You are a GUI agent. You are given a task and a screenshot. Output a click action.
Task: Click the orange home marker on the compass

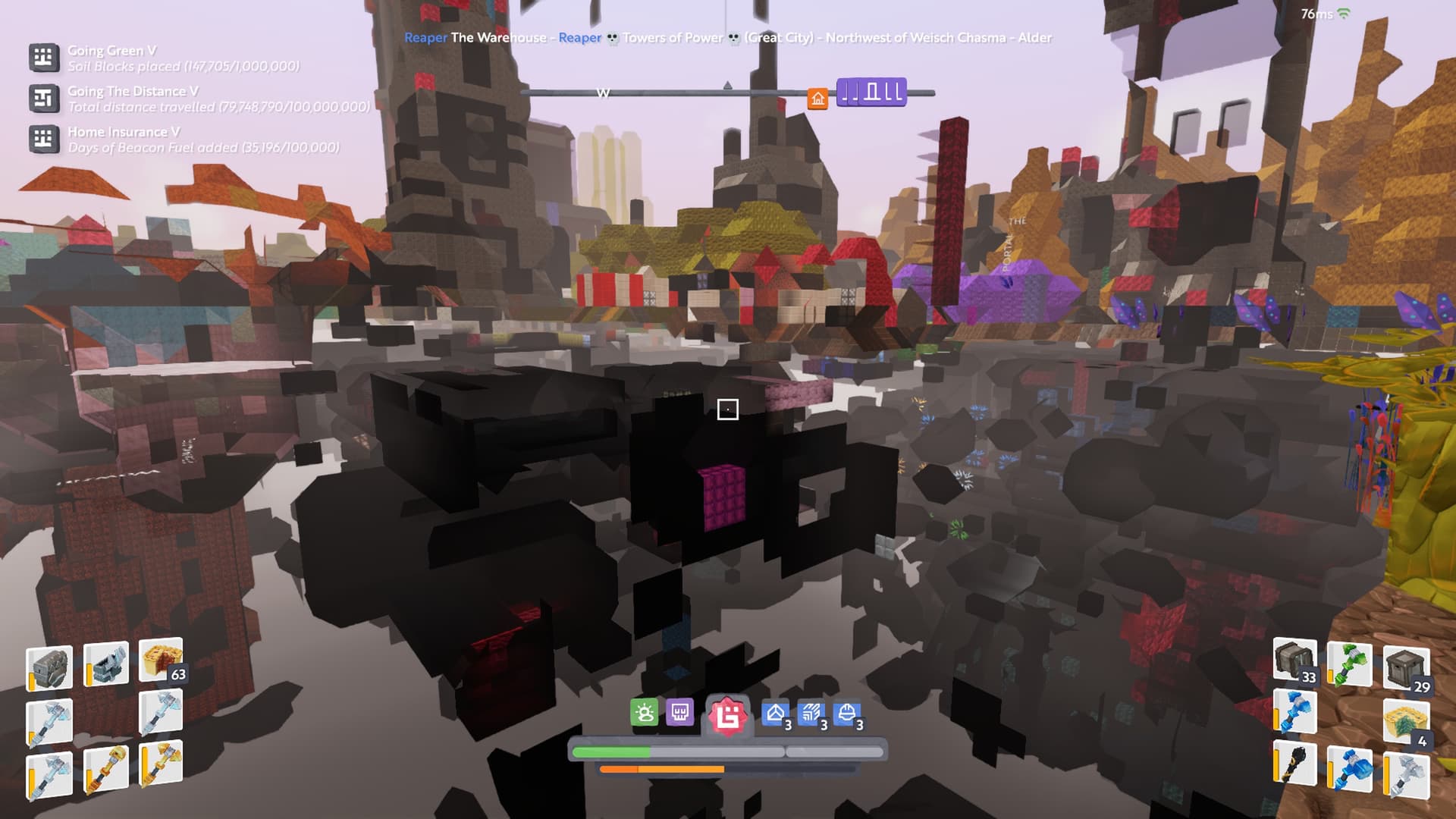coord(817,99)
